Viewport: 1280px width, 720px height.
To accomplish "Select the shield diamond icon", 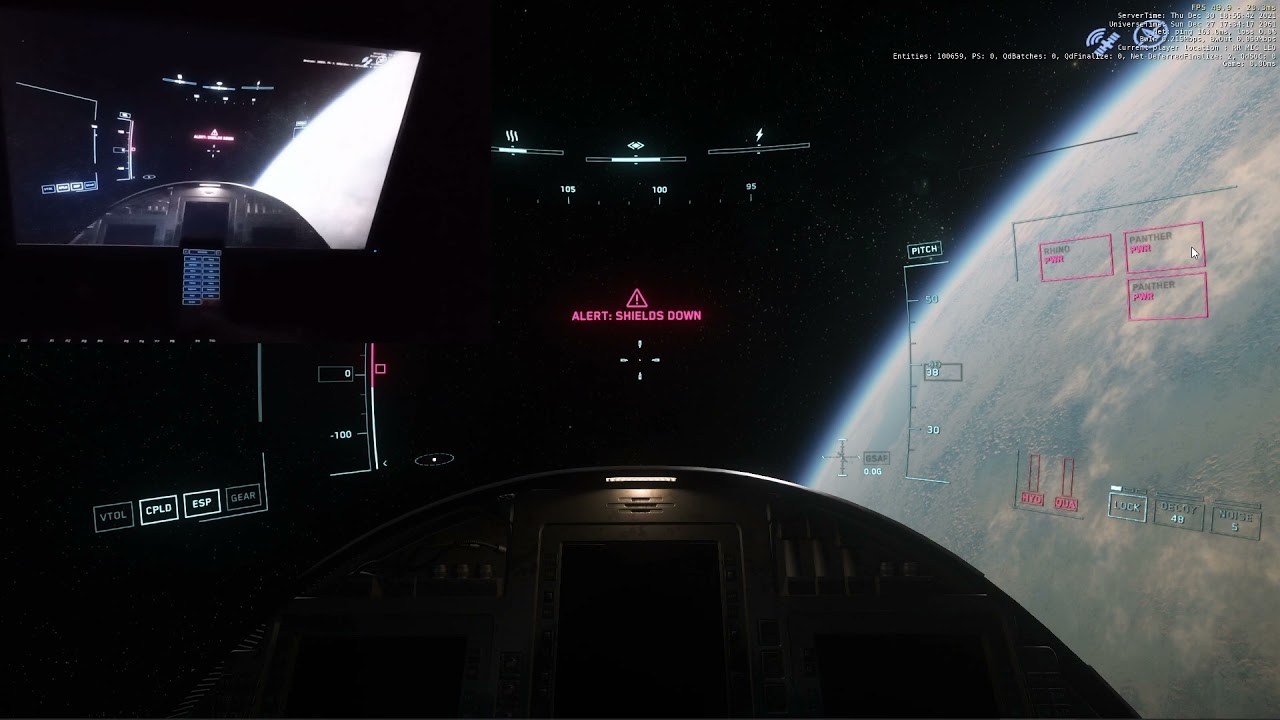I will click(x=635, y=146).
